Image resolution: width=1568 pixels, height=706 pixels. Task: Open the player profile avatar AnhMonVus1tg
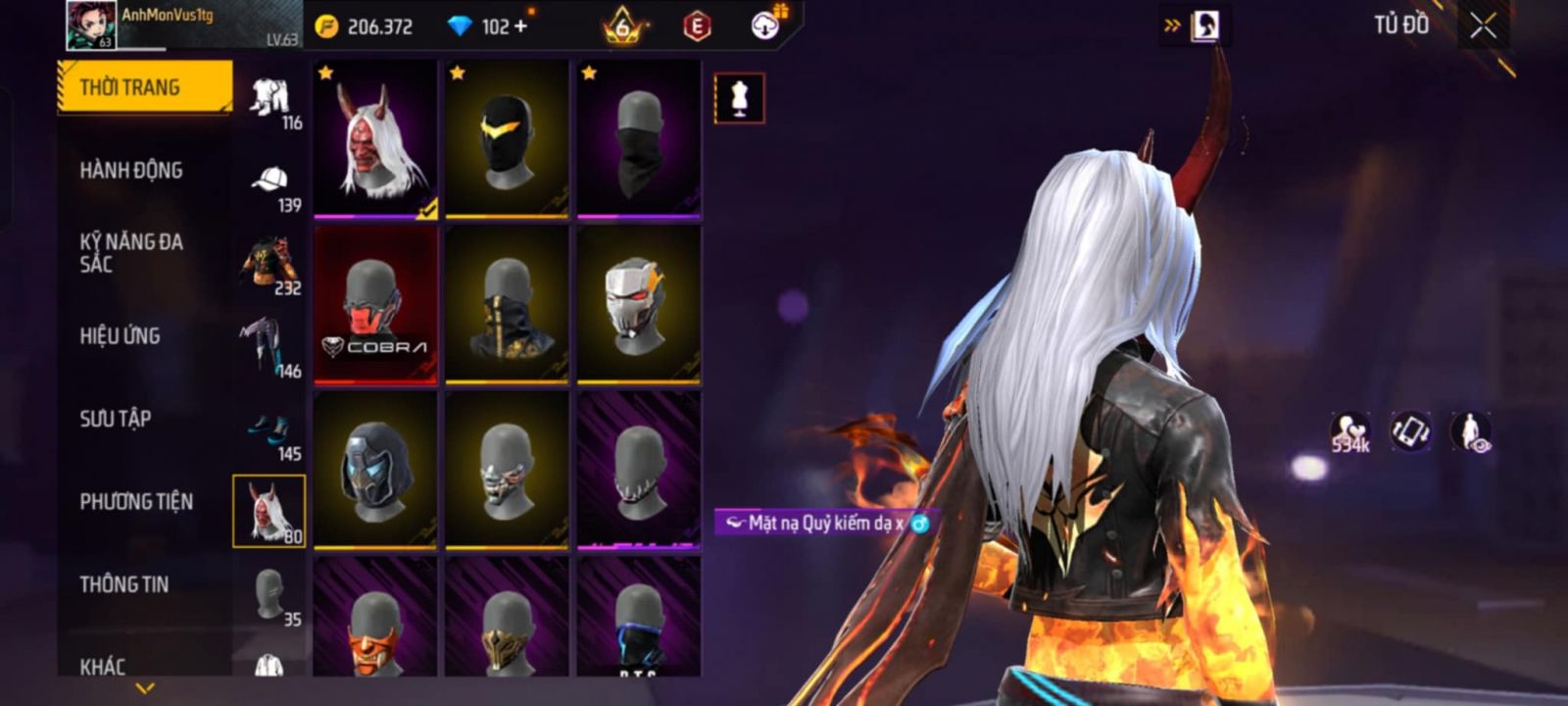90,25
